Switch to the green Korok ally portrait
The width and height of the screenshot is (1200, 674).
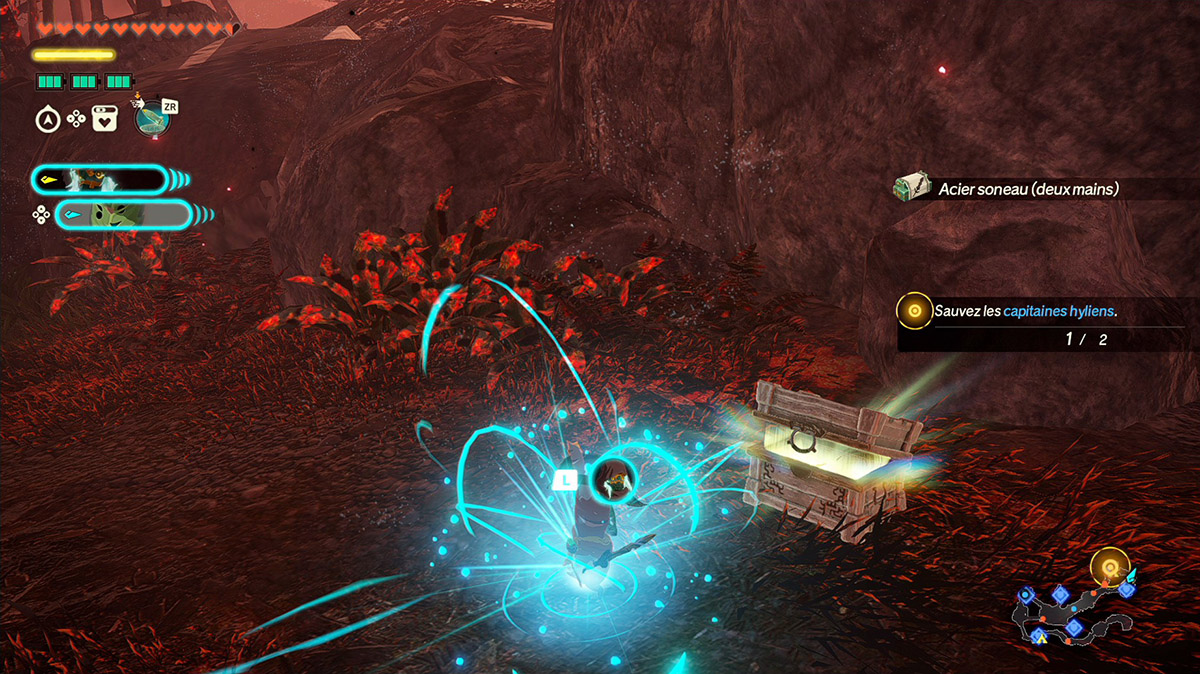[x=122, y=214]
